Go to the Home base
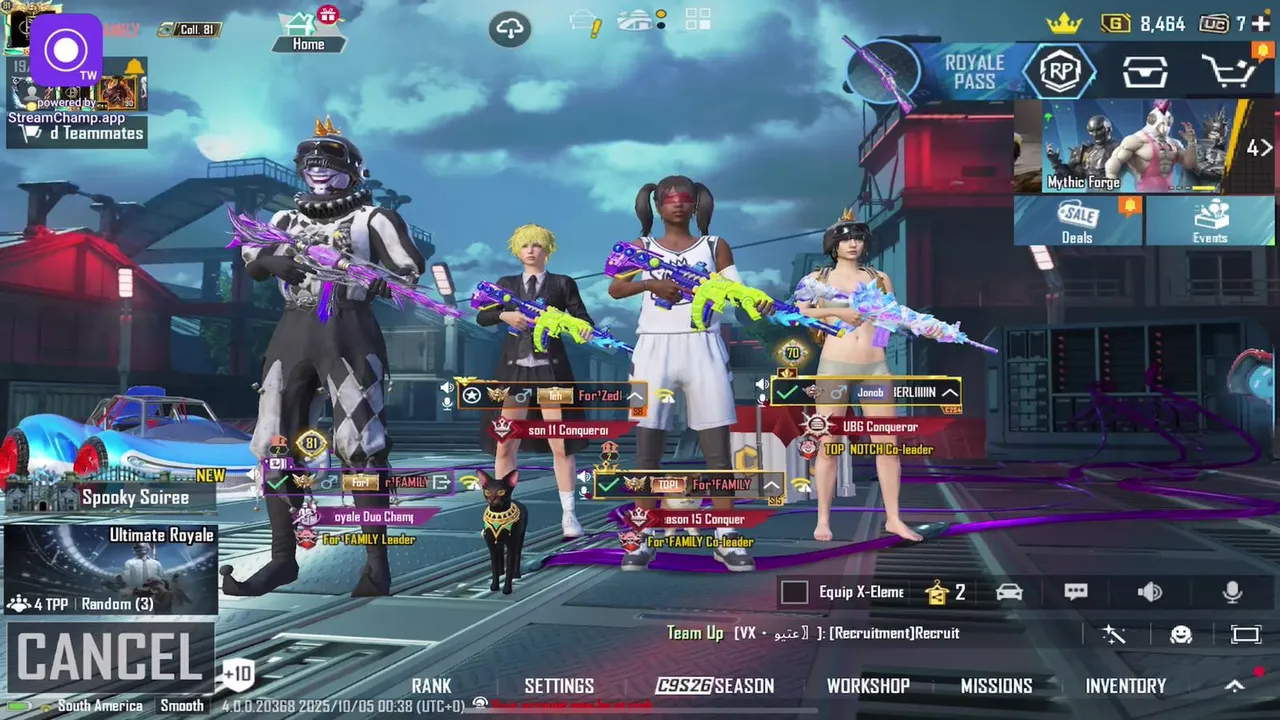Image resolution: width=1280 pixels, height=720 pixels. [x=308, y=30]
